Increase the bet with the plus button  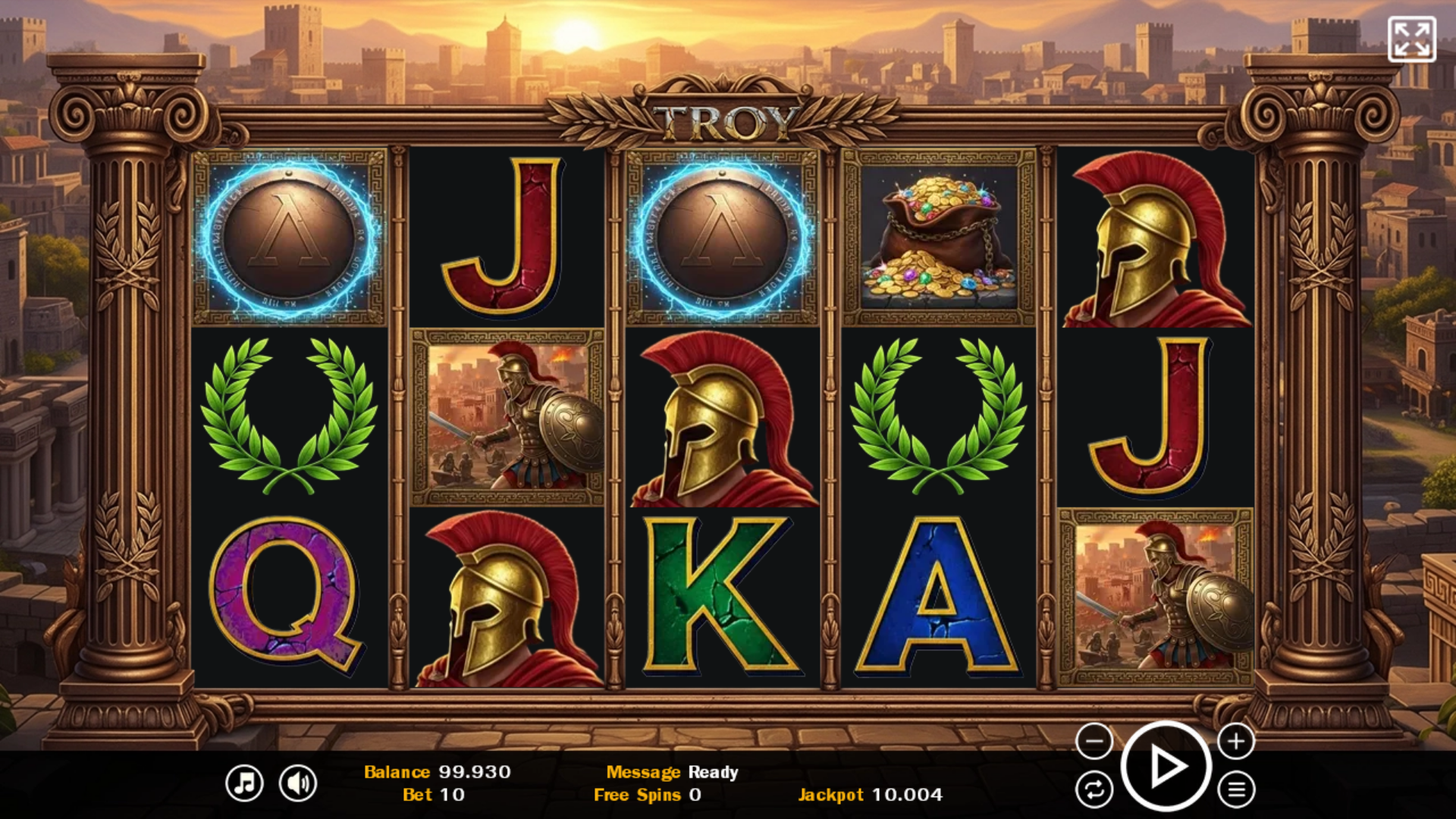pos(1236,741)
